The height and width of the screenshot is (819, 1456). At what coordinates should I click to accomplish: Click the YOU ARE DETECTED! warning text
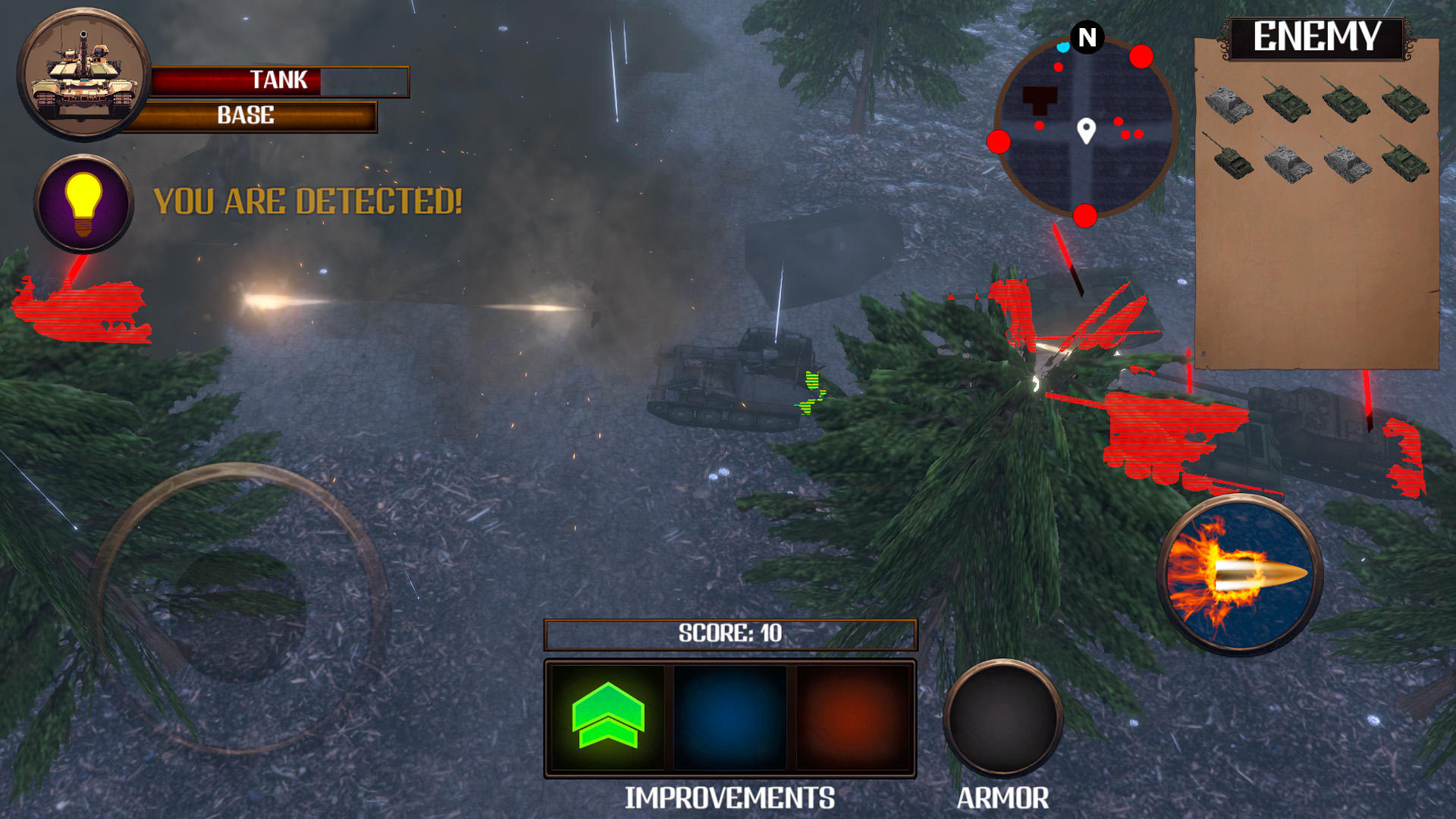pos(307,201)
